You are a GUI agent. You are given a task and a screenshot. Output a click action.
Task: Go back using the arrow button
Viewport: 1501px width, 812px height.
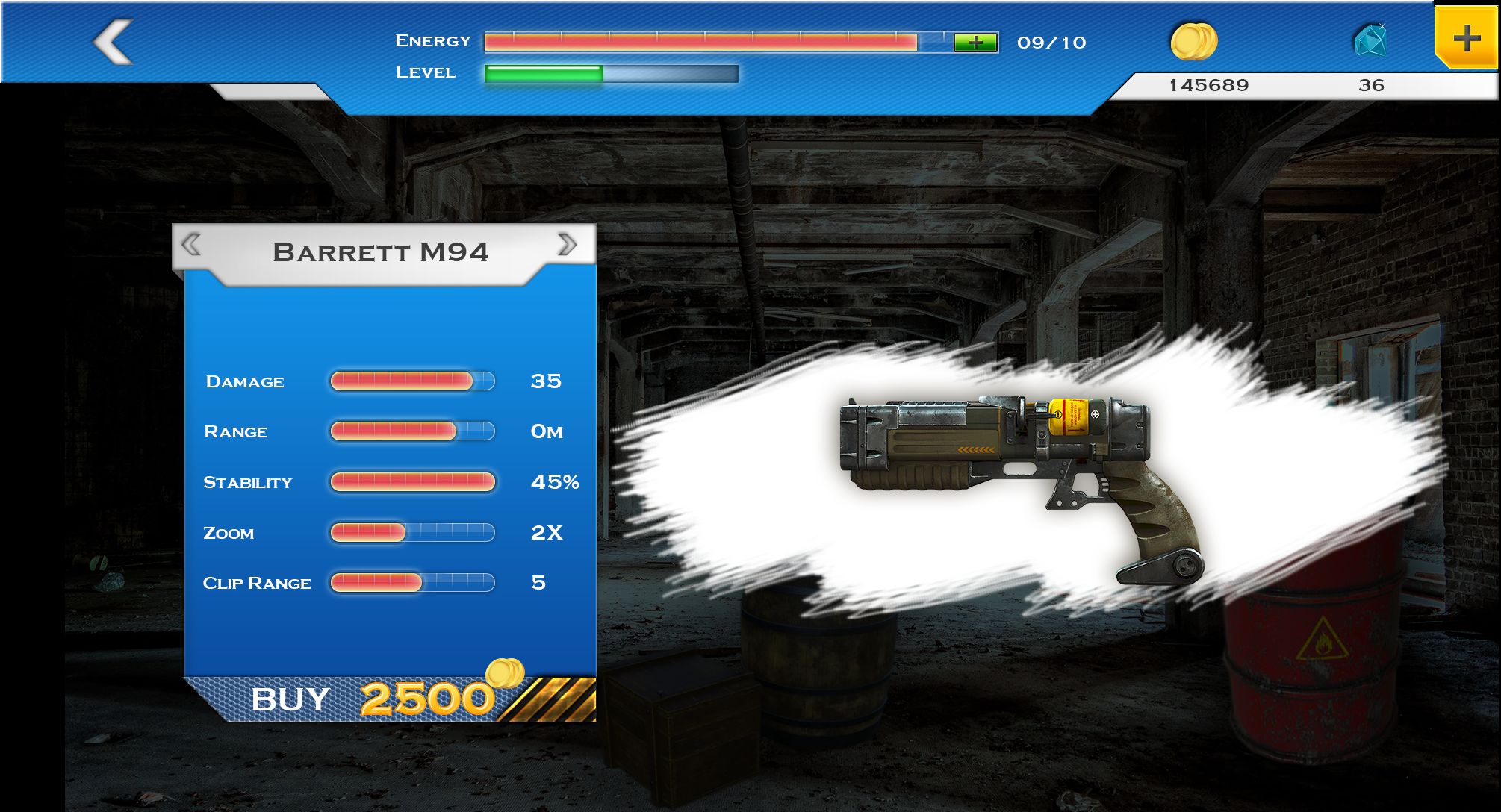coord(113,42)
